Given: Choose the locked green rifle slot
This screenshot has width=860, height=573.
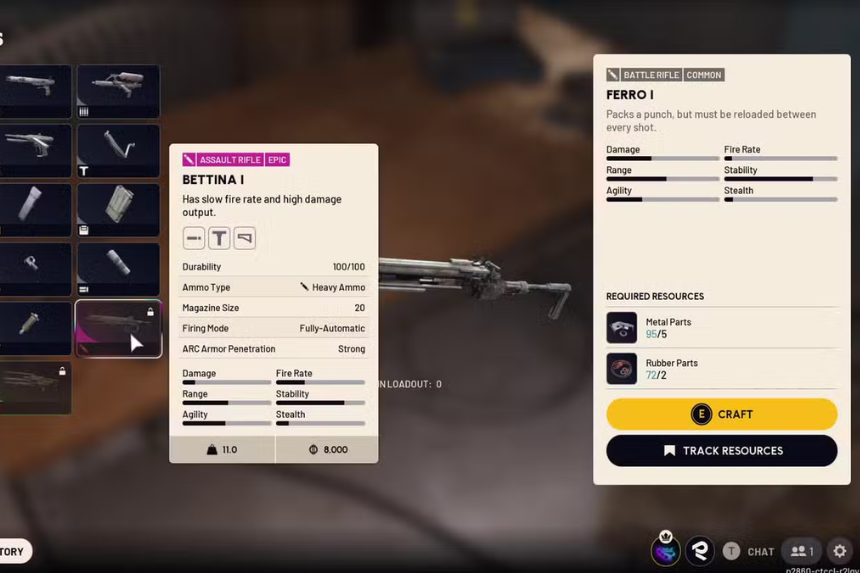Looking at the screenshot, I should [35, 388].
